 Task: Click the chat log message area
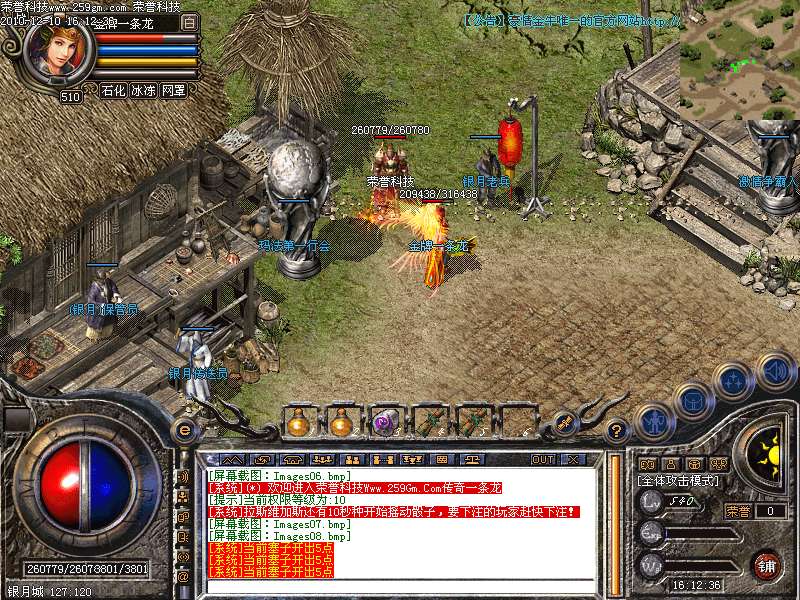400,520
